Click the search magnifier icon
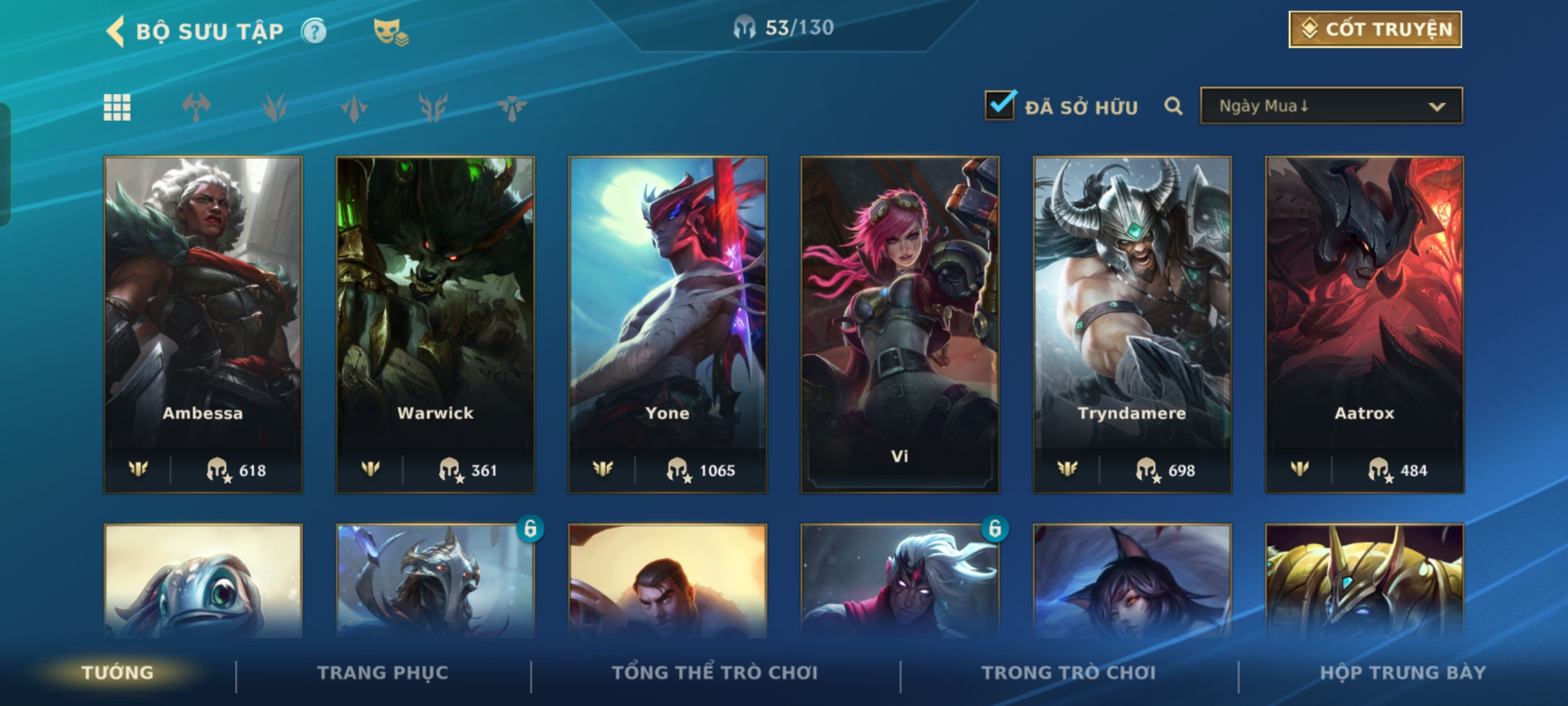The width and height of the screenshot is (1568, 706). (1173, 107)
